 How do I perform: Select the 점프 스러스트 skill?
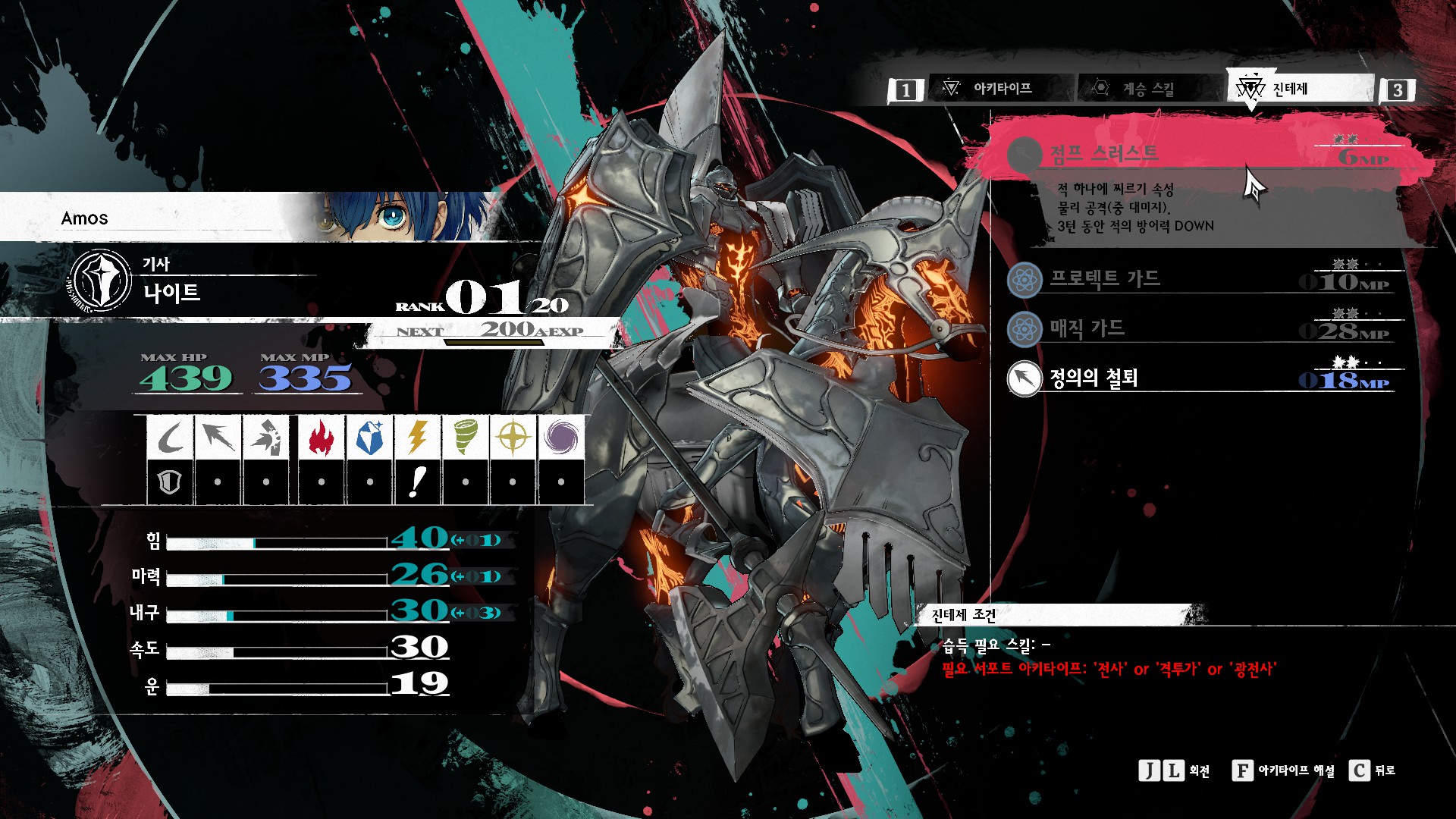tap(1198, 154)
